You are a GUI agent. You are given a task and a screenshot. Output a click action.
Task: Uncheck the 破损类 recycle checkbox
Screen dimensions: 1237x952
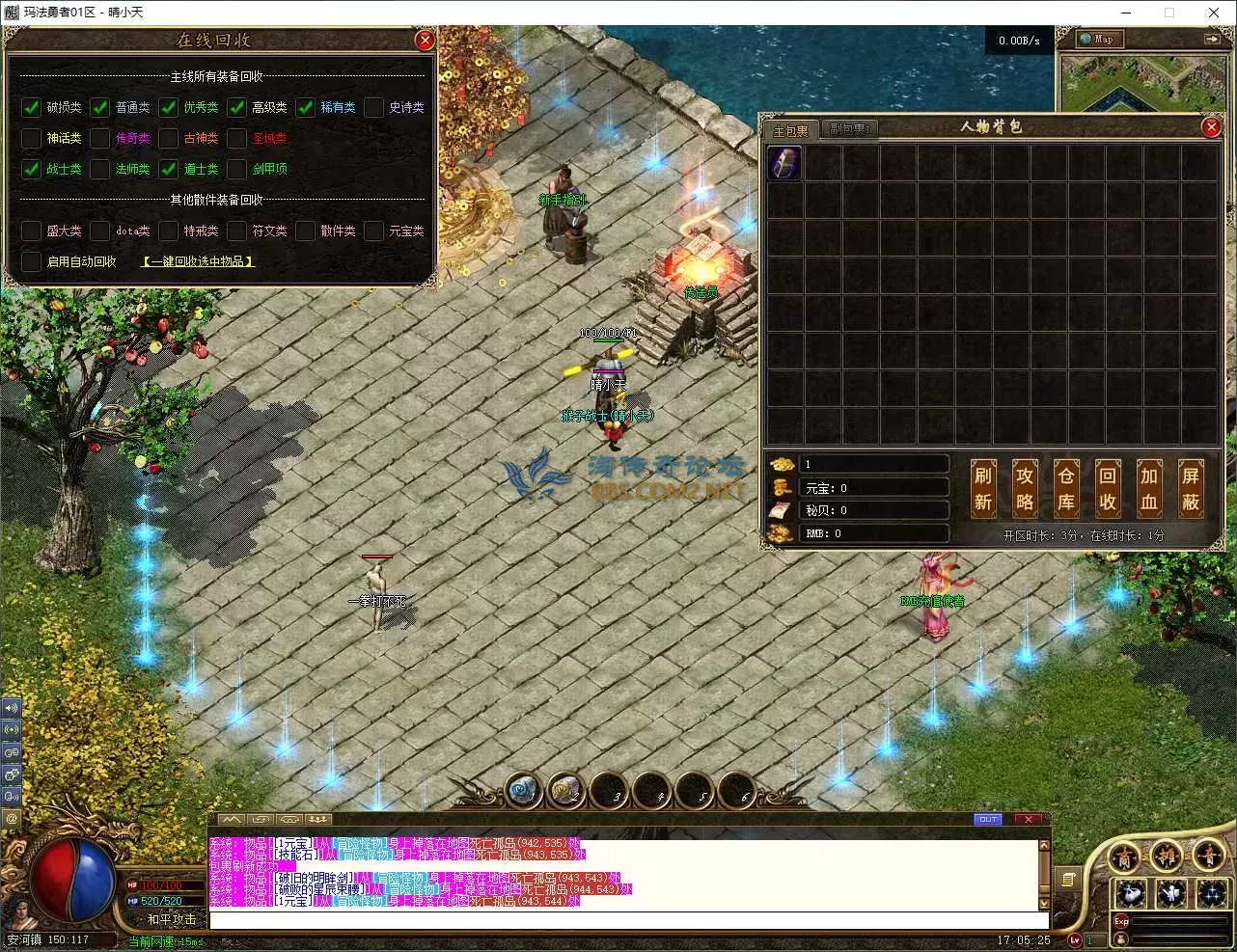[x=31, y=107]
